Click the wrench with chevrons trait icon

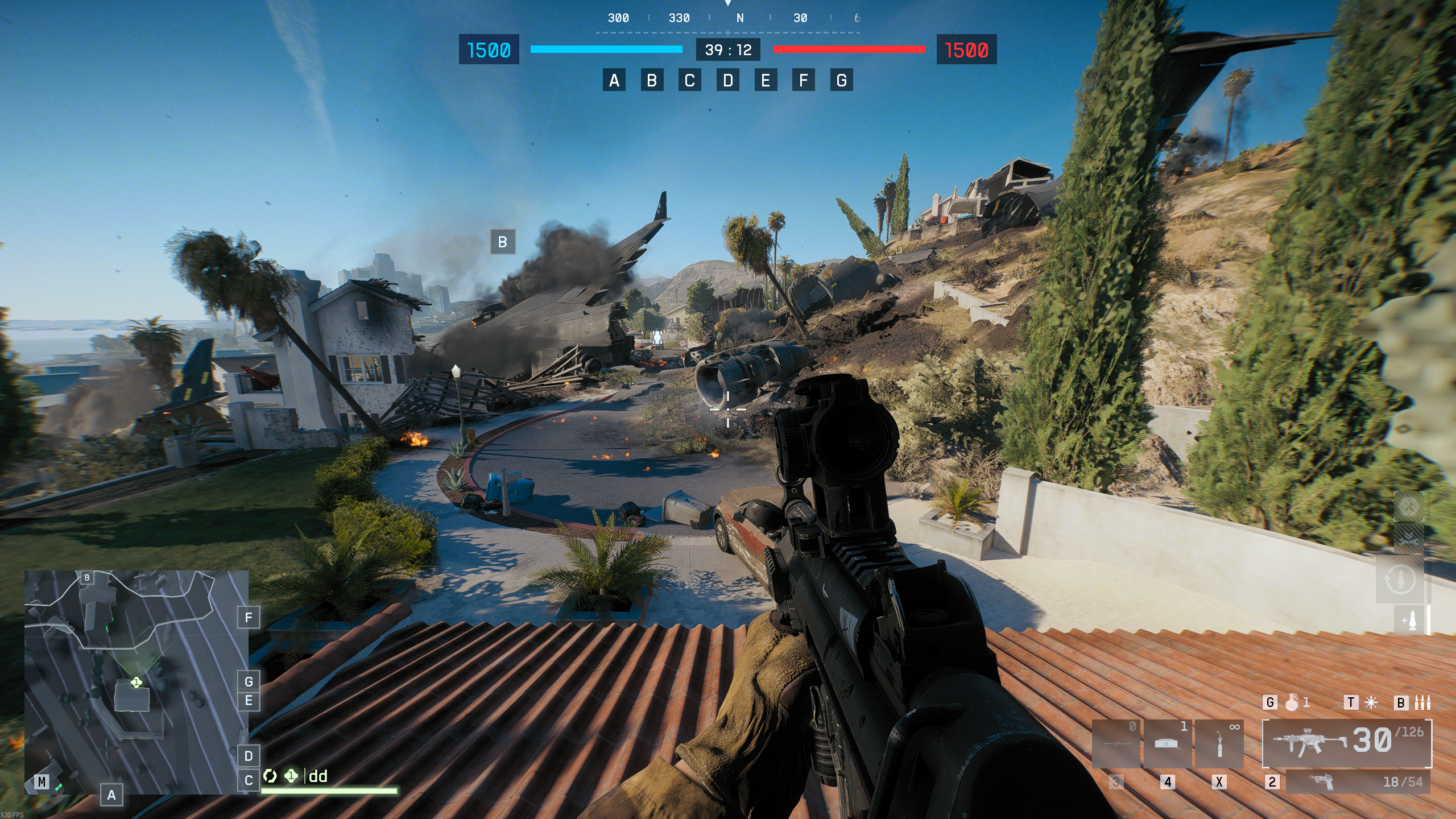click(x=1408, y=540)
